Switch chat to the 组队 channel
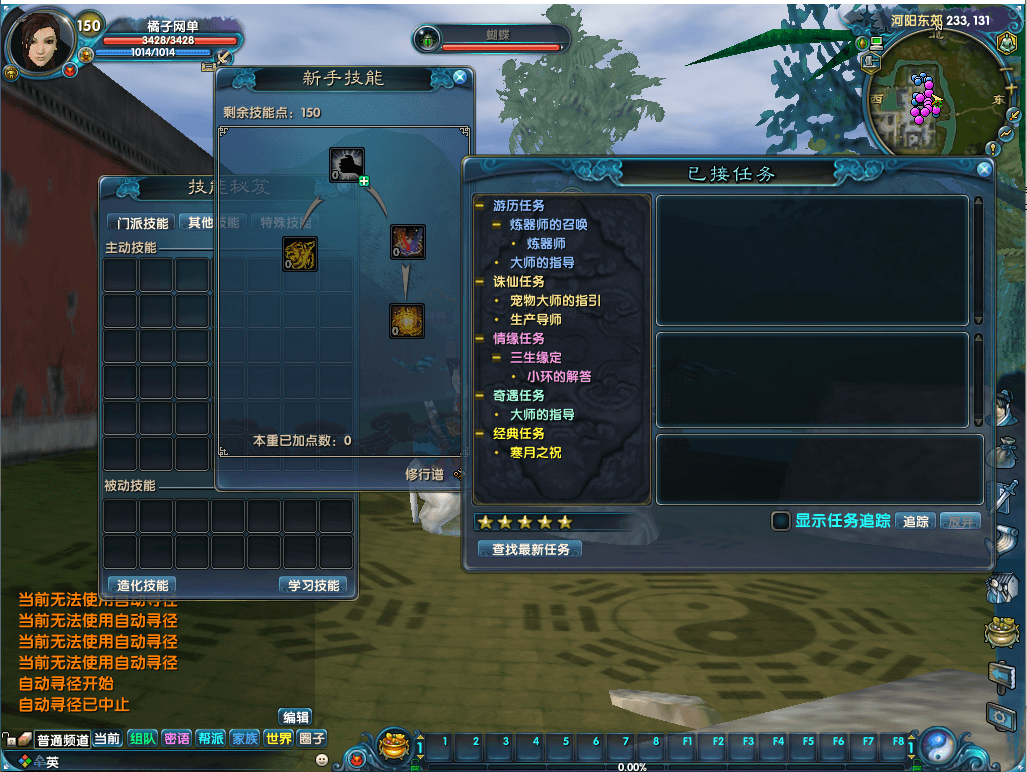1027x772 pixels. point(143,739)
